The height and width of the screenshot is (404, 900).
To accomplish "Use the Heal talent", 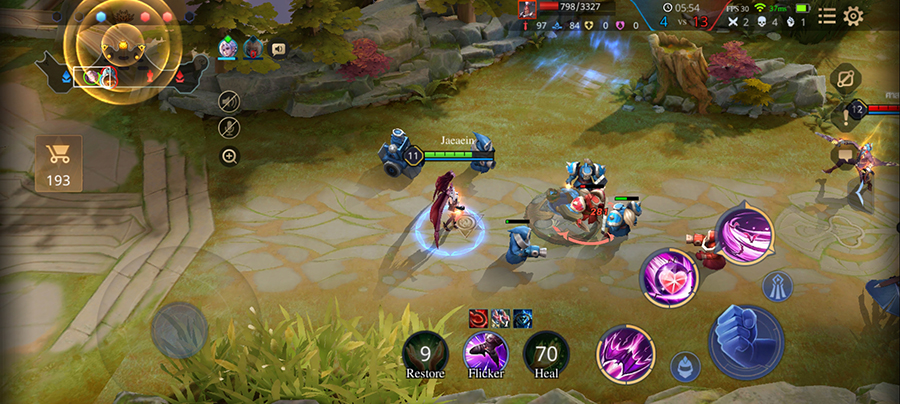I will point(546,352).
